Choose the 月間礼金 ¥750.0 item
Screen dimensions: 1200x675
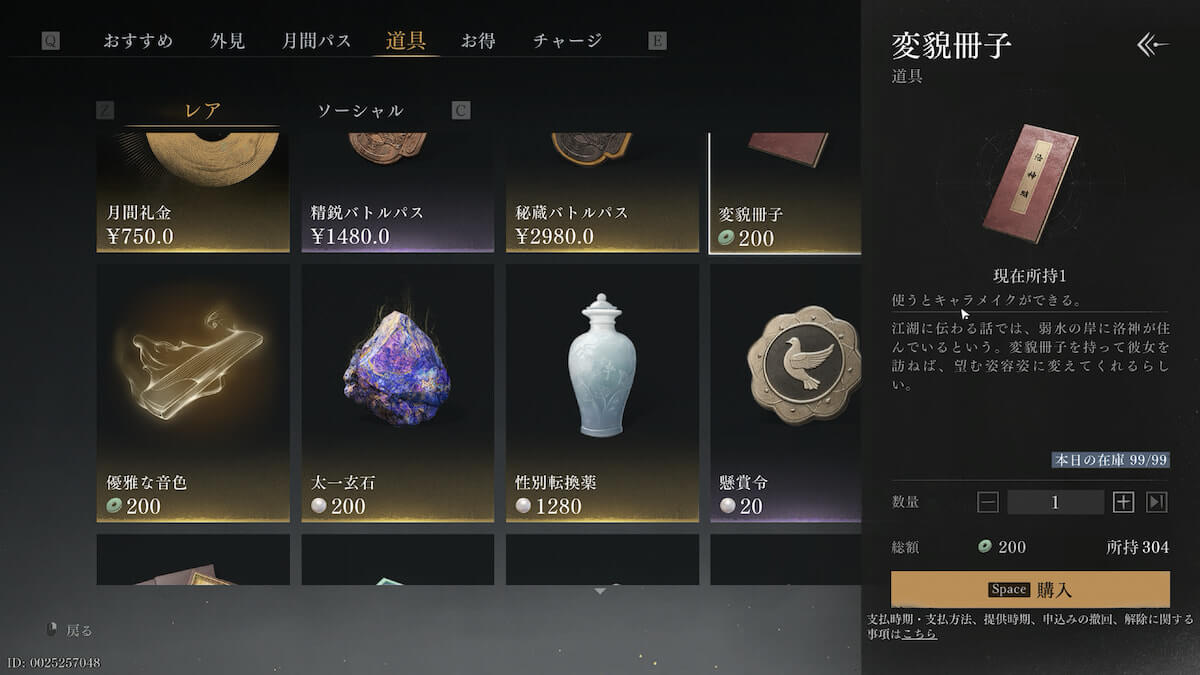coord(193,192)
